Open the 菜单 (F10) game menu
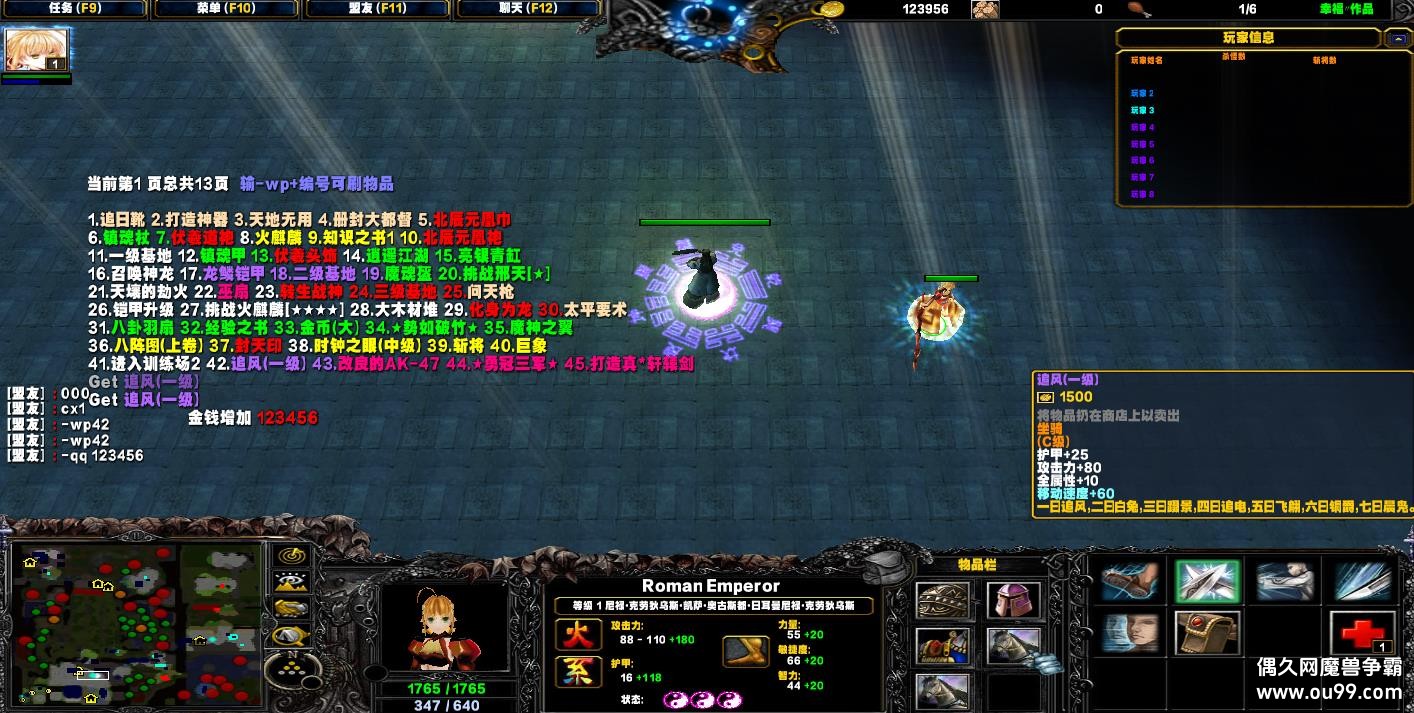Screen dimensions: 1414x713 [x=226, y=9]
